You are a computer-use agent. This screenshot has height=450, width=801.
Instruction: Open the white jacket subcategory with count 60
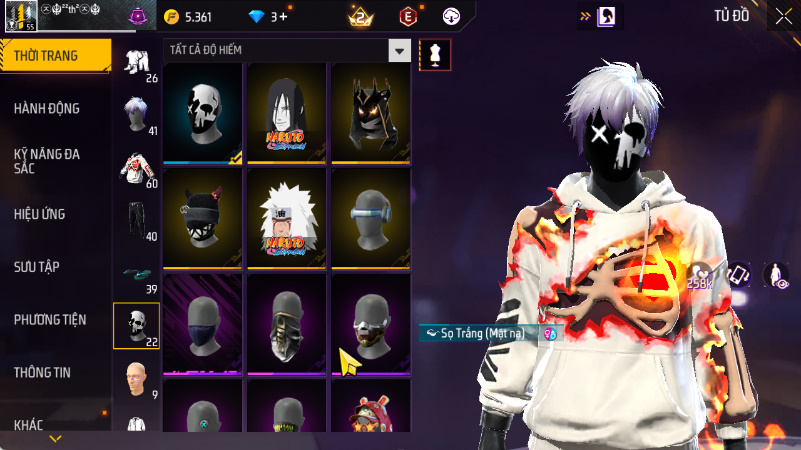tap(135, 167)
